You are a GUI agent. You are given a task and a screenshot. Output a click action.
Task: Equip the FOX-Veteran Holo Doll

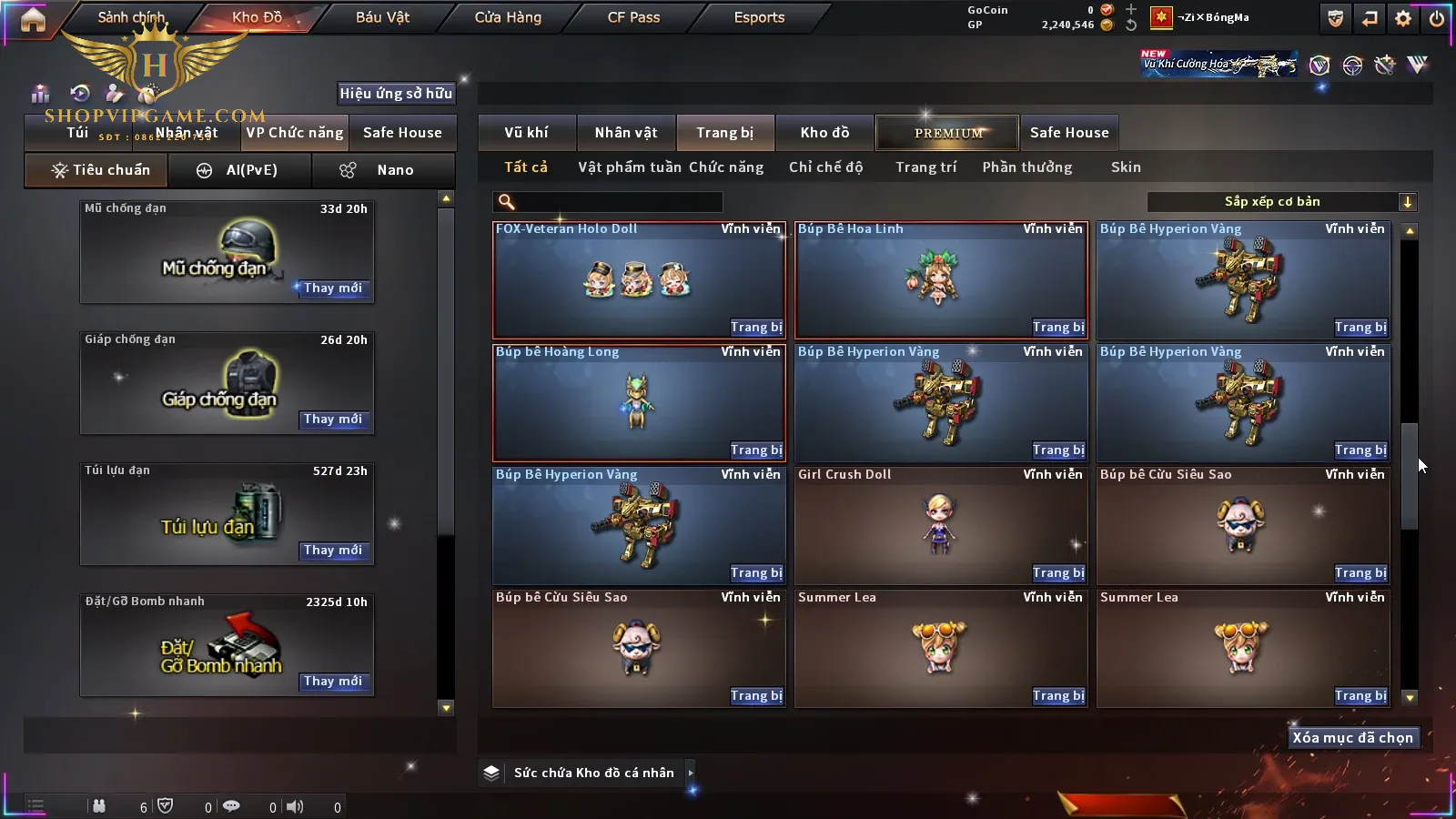(x=755, y=328)
